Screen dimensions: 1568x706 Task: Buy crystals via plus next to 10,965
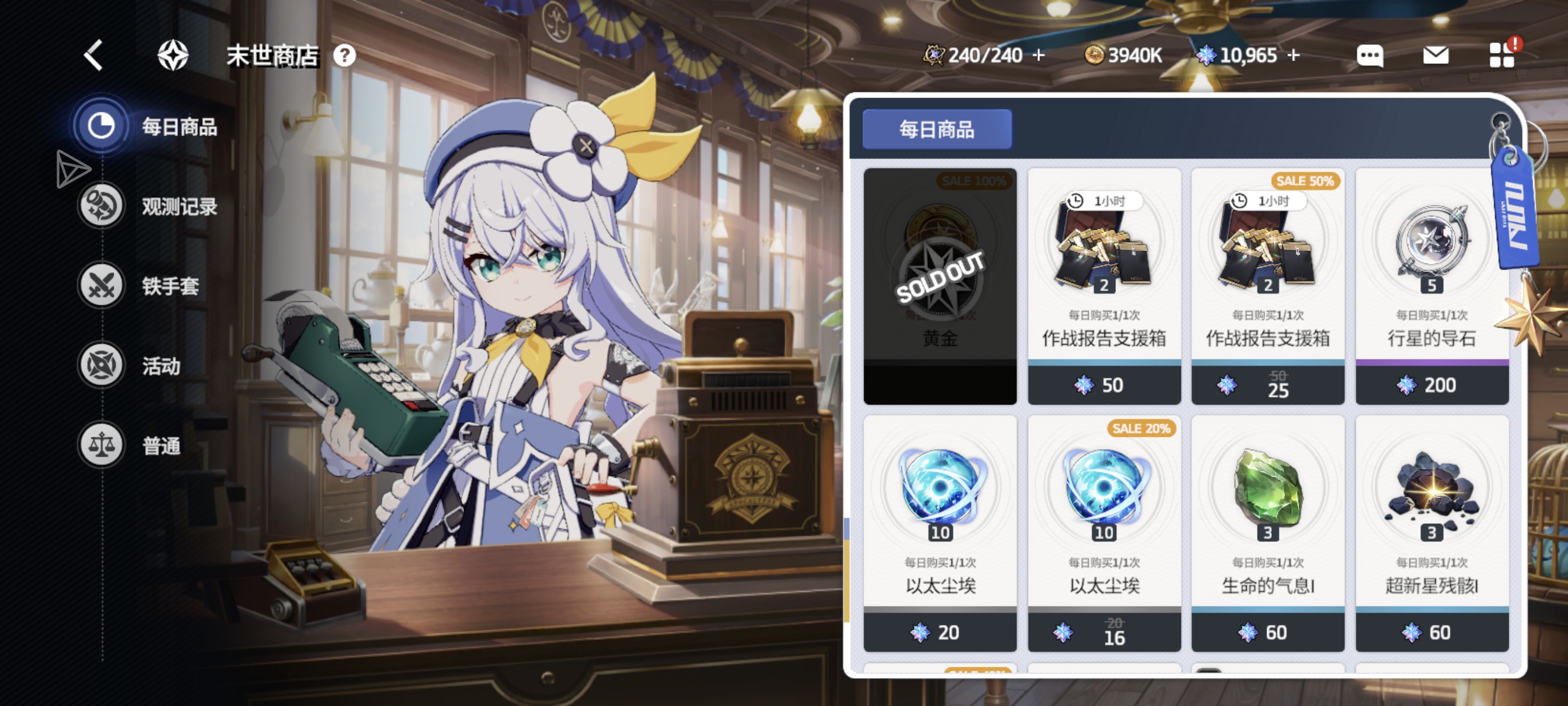1294,55
